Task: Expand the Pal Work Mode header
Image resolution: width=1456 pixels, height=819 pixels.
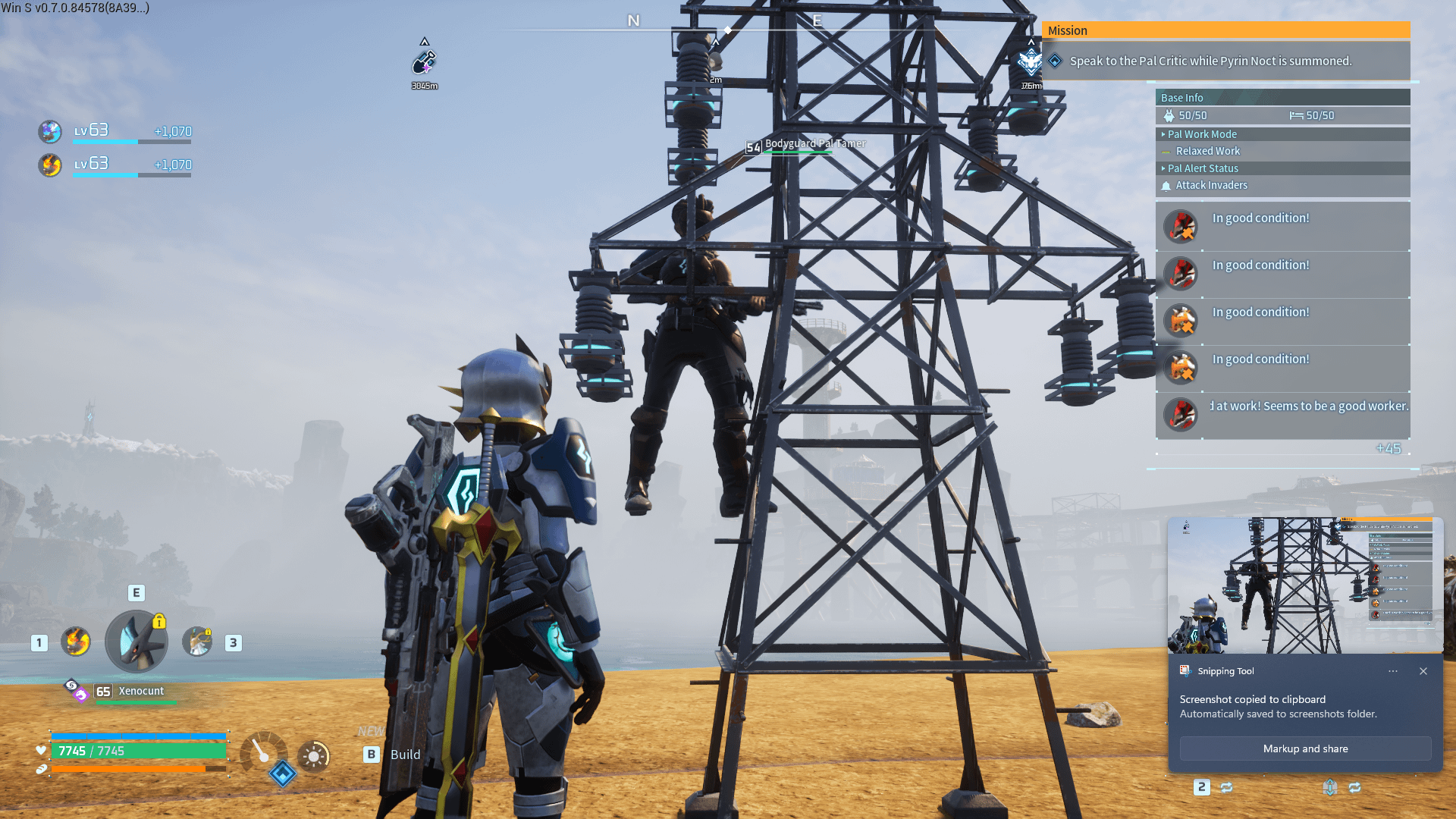Action: 1202,134
